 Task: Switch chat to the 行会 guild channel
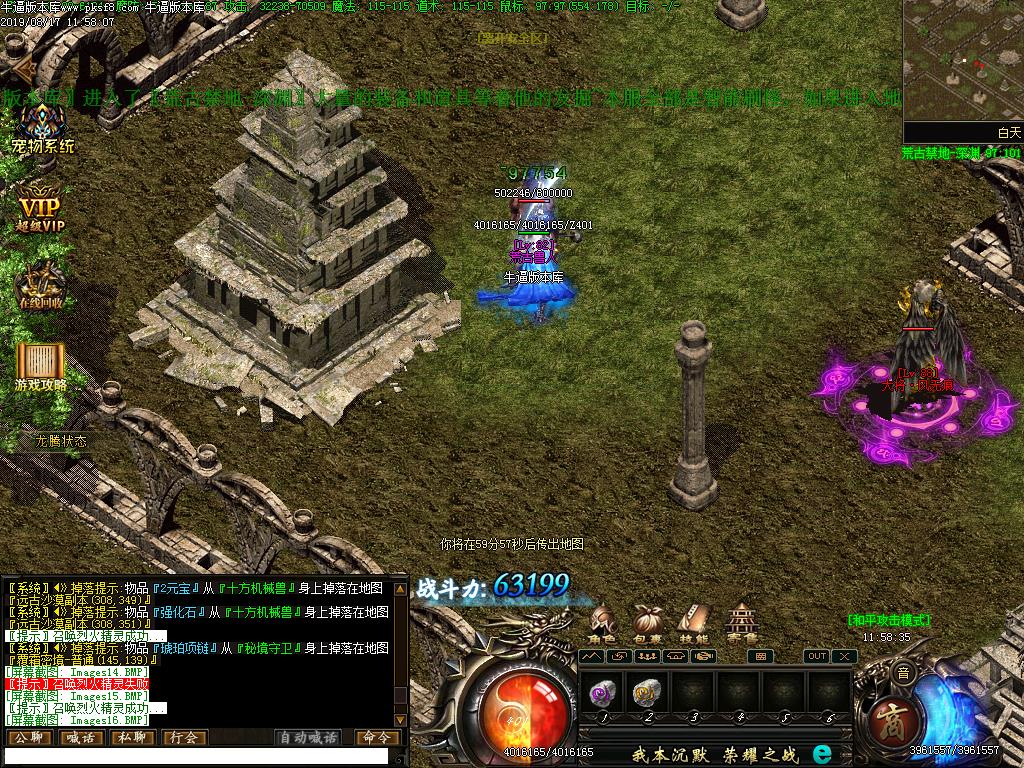184,738
